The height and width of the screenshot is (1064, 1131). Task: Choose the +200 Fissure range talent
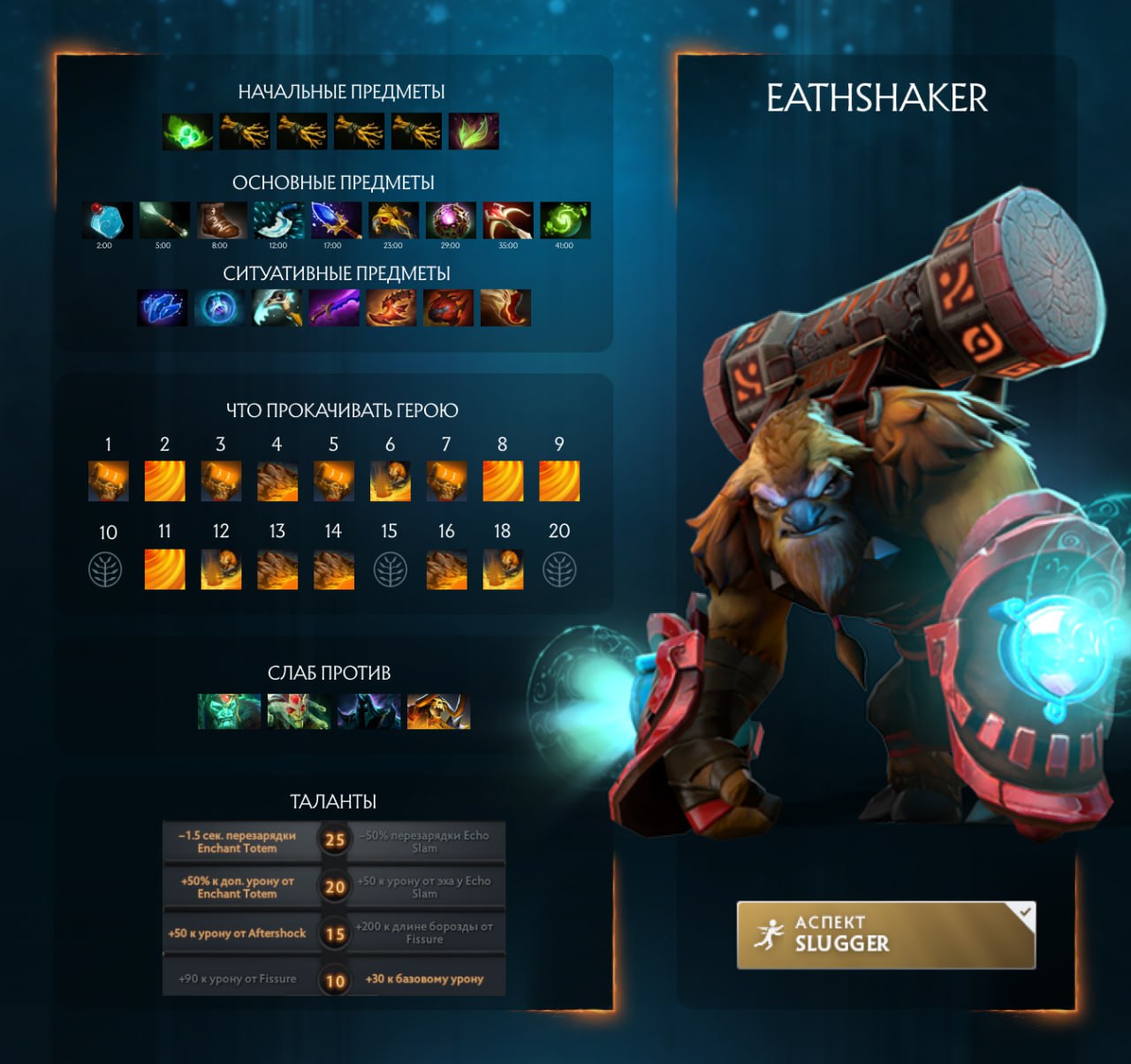(424, 933)
